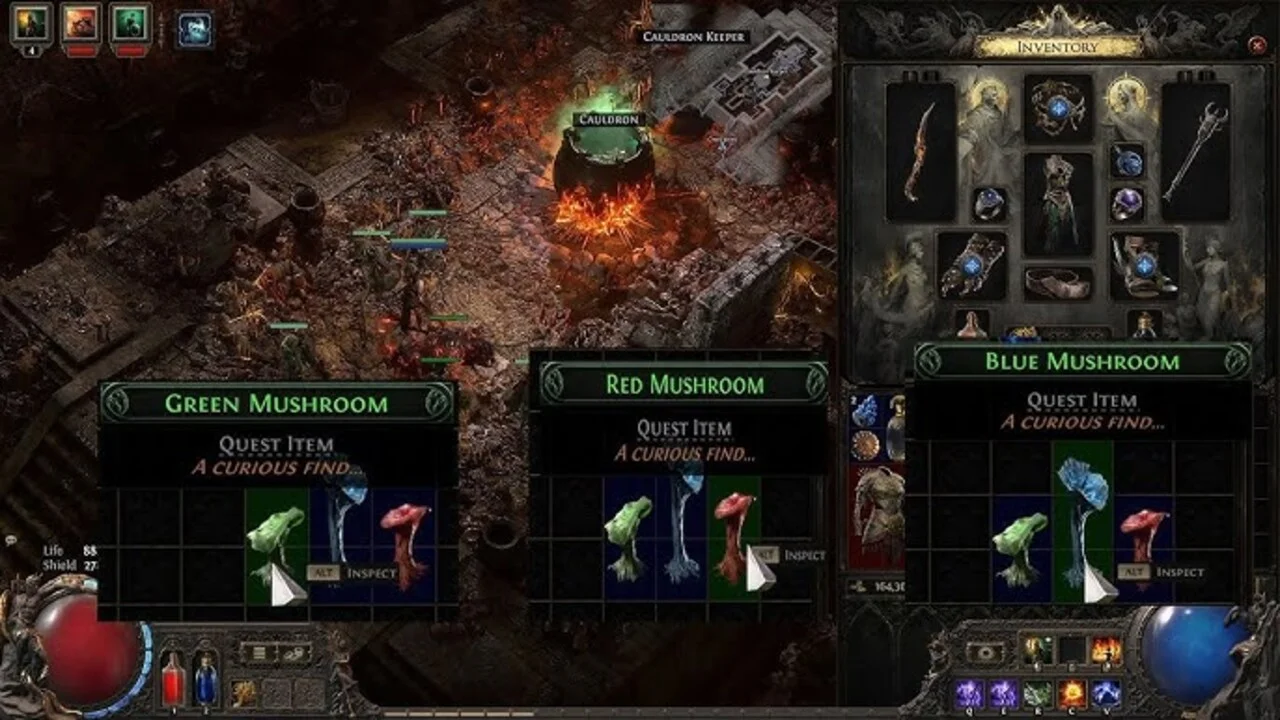The image size is (1280, 720).
Task: Click the eye emblem on the action bar
Action: tap(985, 652)
